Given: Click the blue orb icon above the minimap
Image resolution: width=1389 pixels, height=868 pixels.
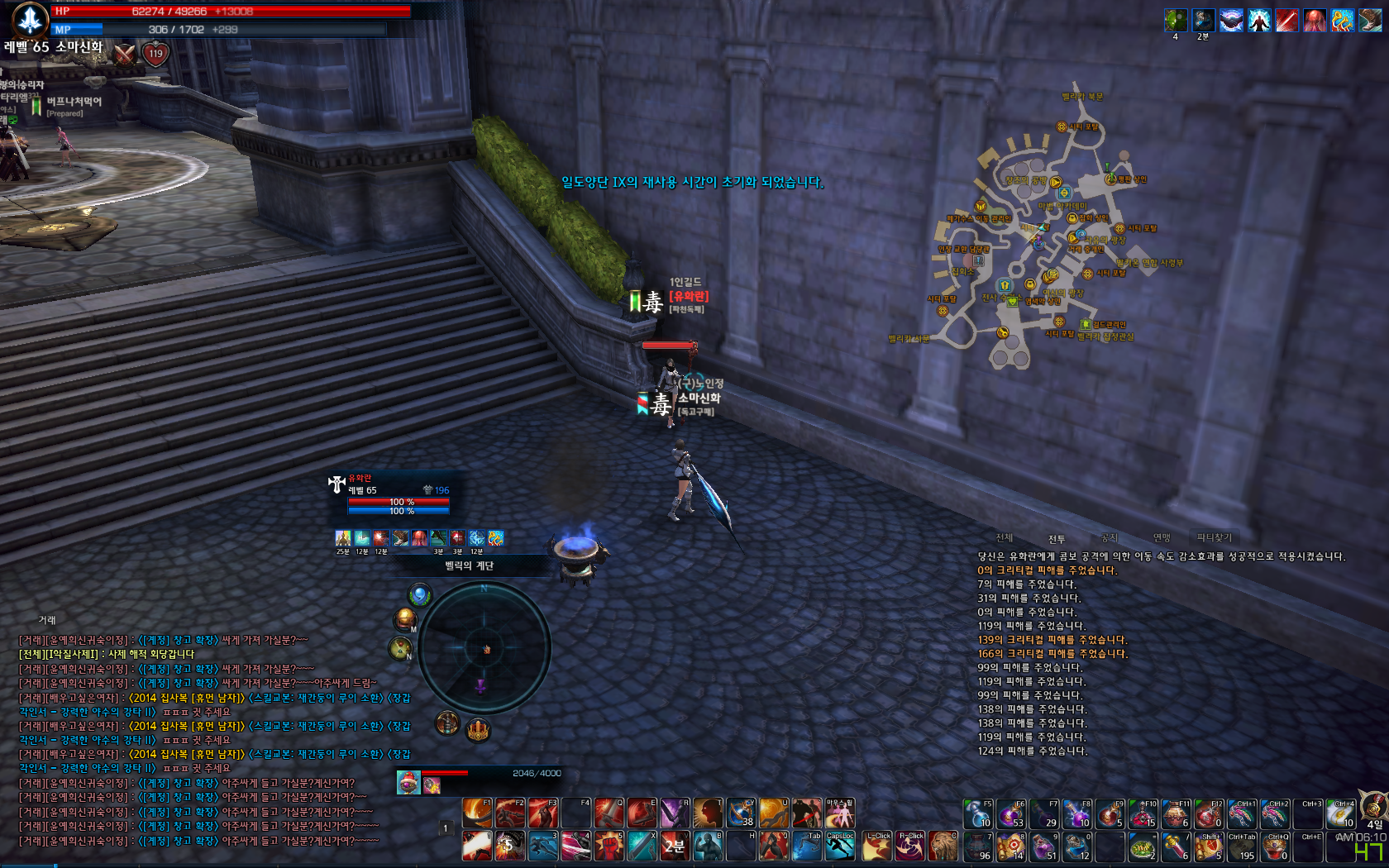Looking at the screenshot, I should 420,594.
